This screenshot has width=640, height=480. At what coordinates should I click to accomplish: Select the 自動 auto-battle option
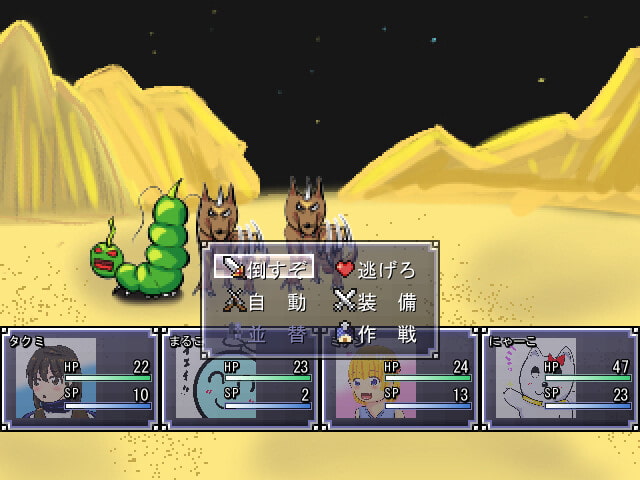(264, 301)
